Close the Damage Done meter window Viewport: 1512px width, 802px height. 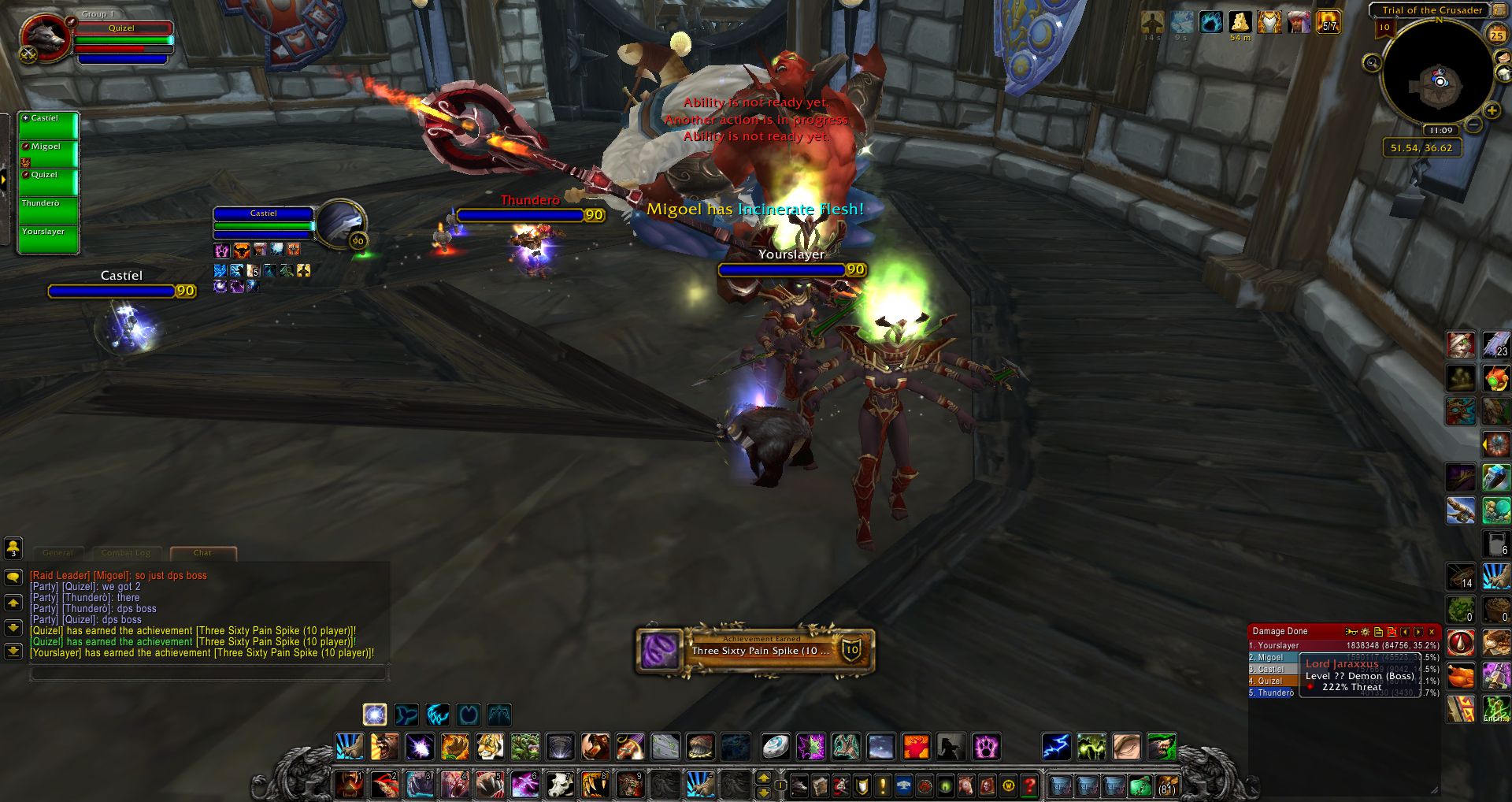(x=1432, y=632)
